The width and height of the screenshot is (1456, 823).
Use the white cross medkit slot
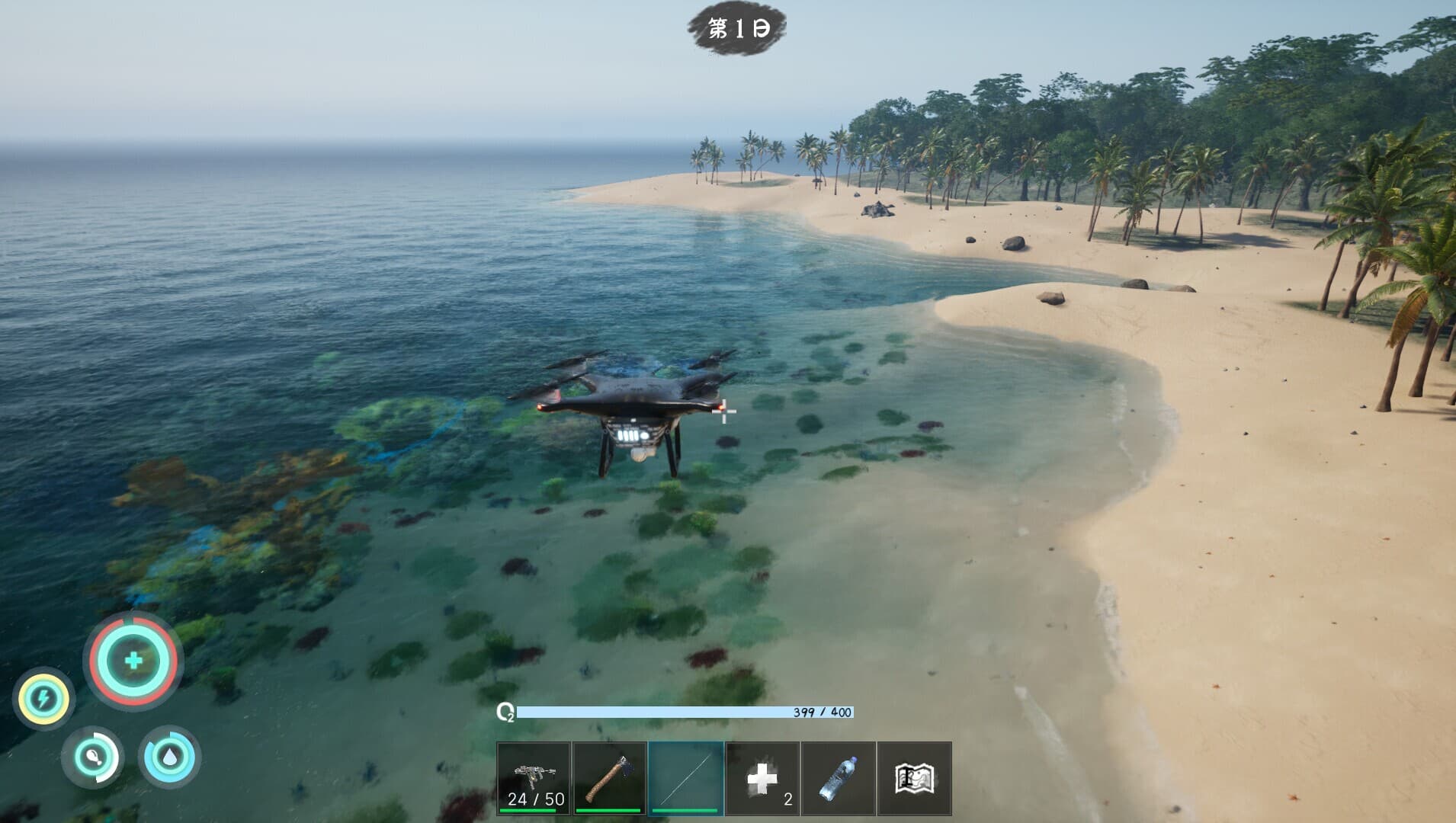pos(762,778)
